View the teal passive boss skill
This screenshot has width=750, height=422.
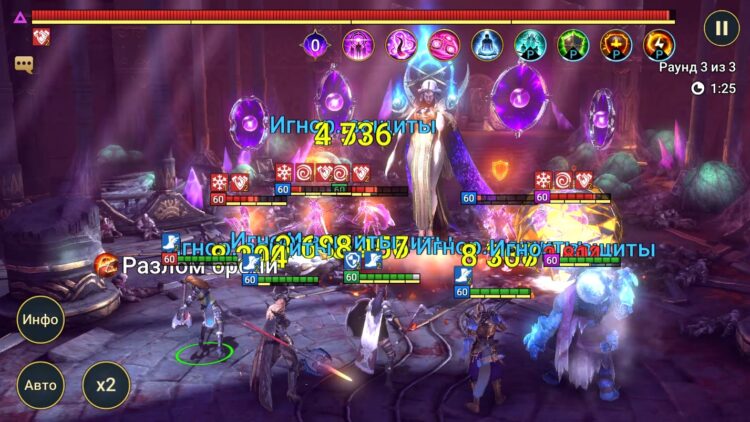(530, 44)
